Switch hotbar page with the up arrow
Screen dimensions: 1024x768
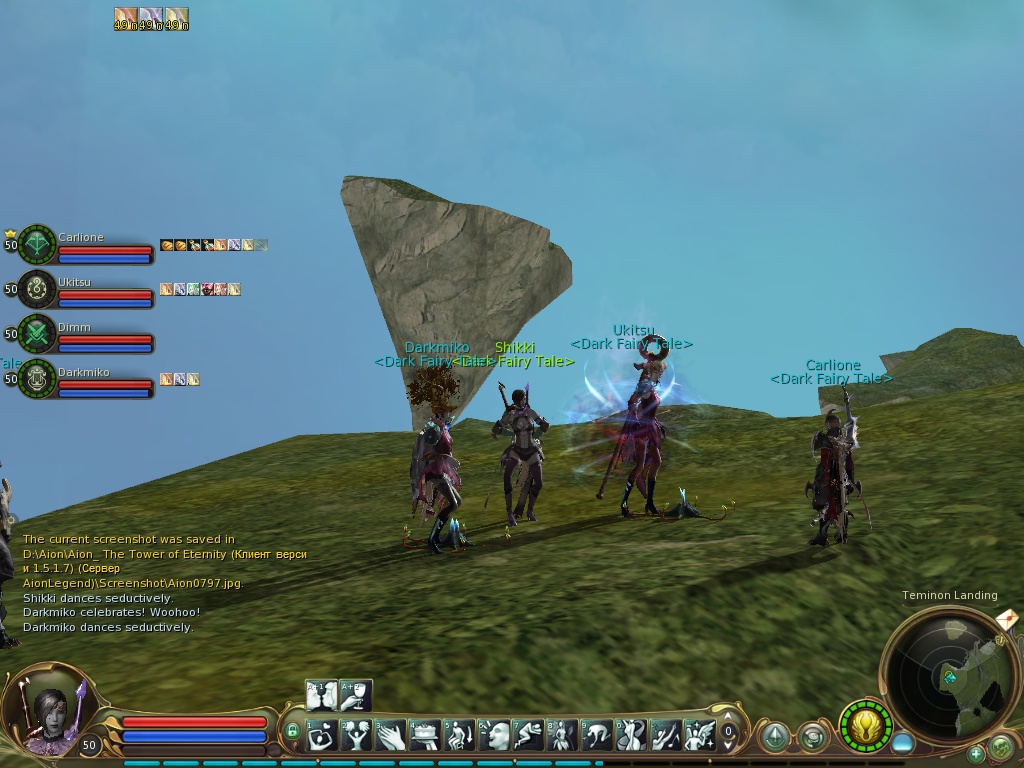pyautogui.click(x=729, y=717)
